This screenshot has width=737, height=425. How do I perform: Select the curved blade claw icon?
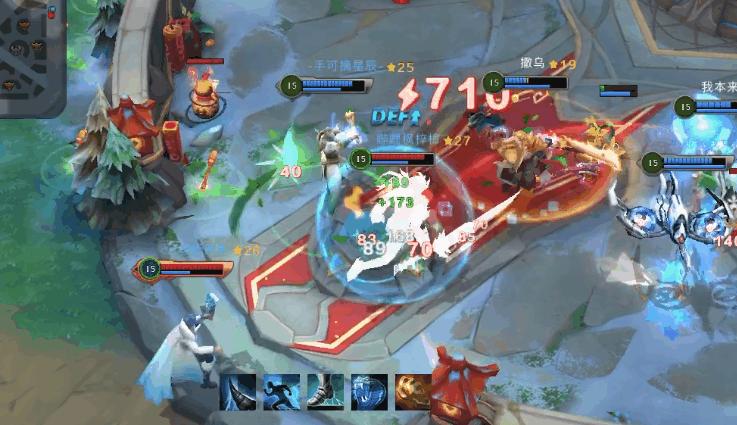click(x=237, y=392)
